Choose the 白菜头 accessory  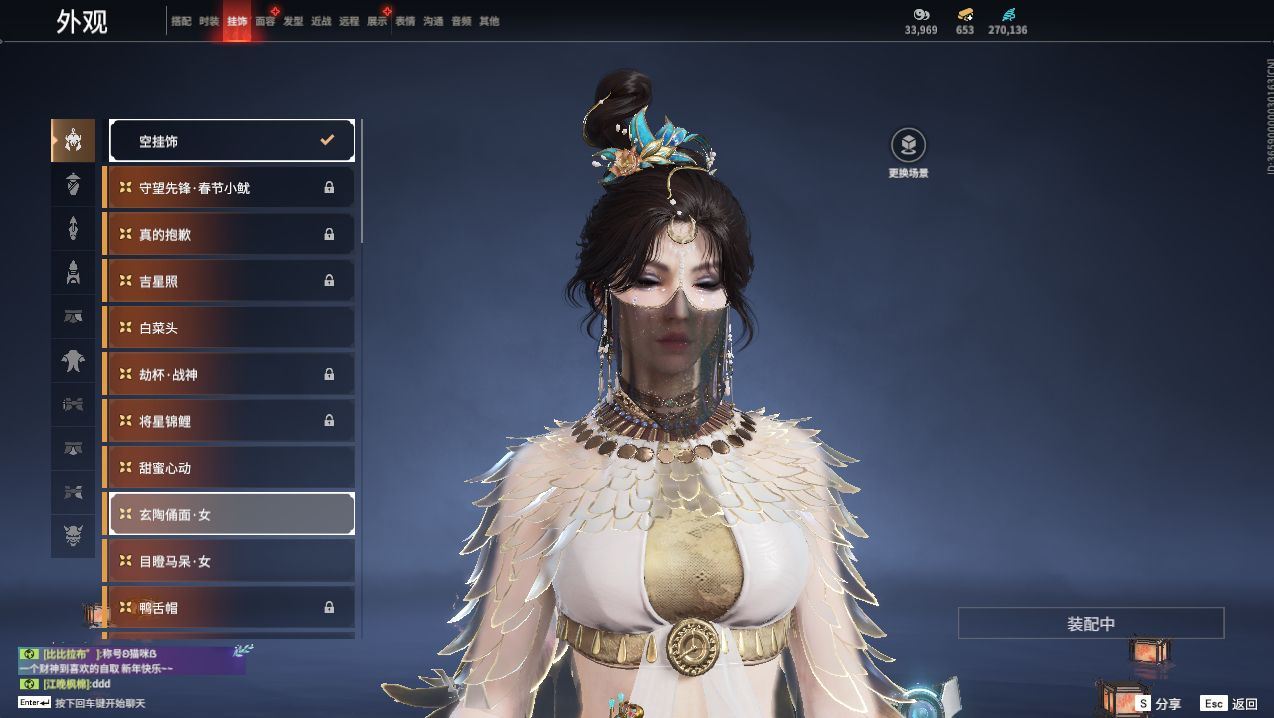(230, 328)
